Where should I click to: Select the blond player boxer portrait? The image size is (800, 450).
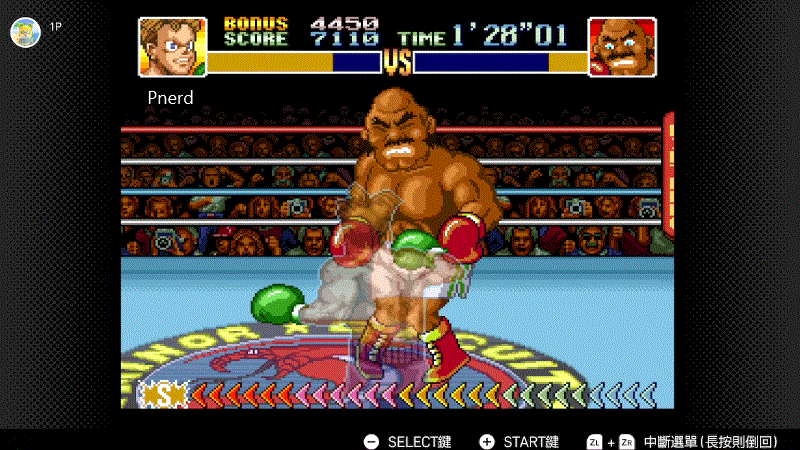point(171,46)
